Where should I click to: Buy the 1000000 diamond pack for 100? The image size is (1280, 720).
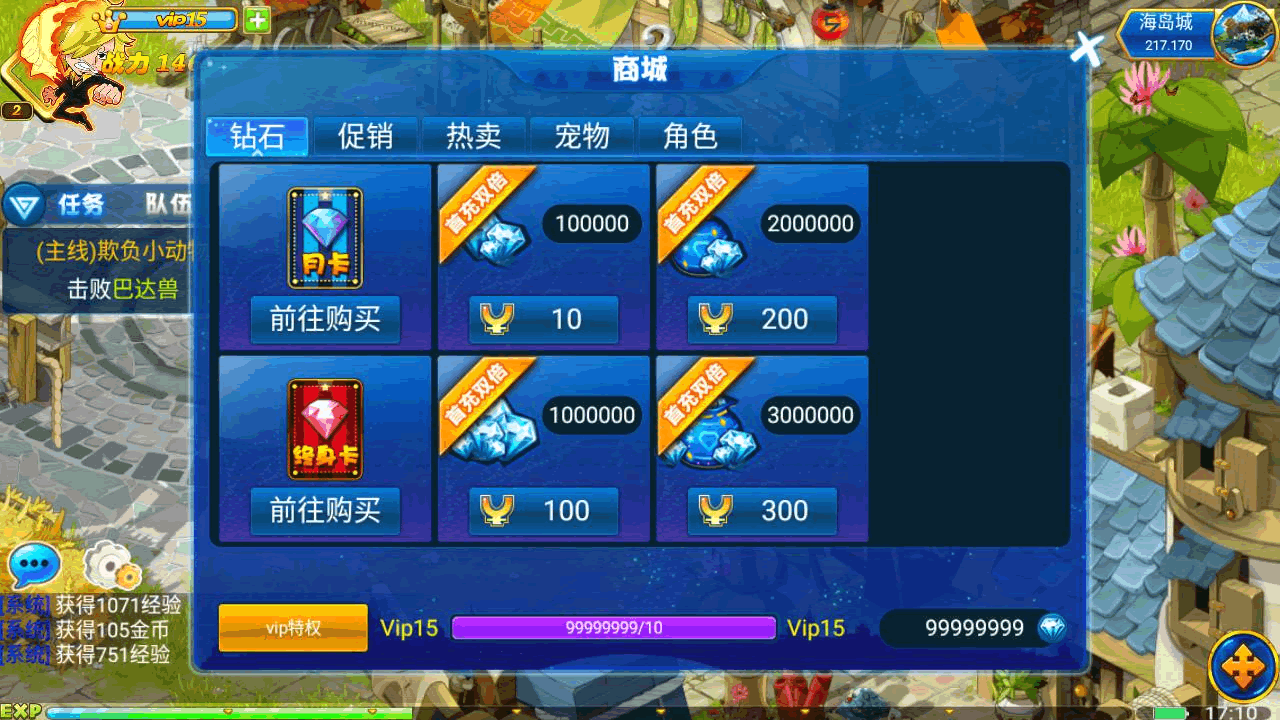point(543,511)
